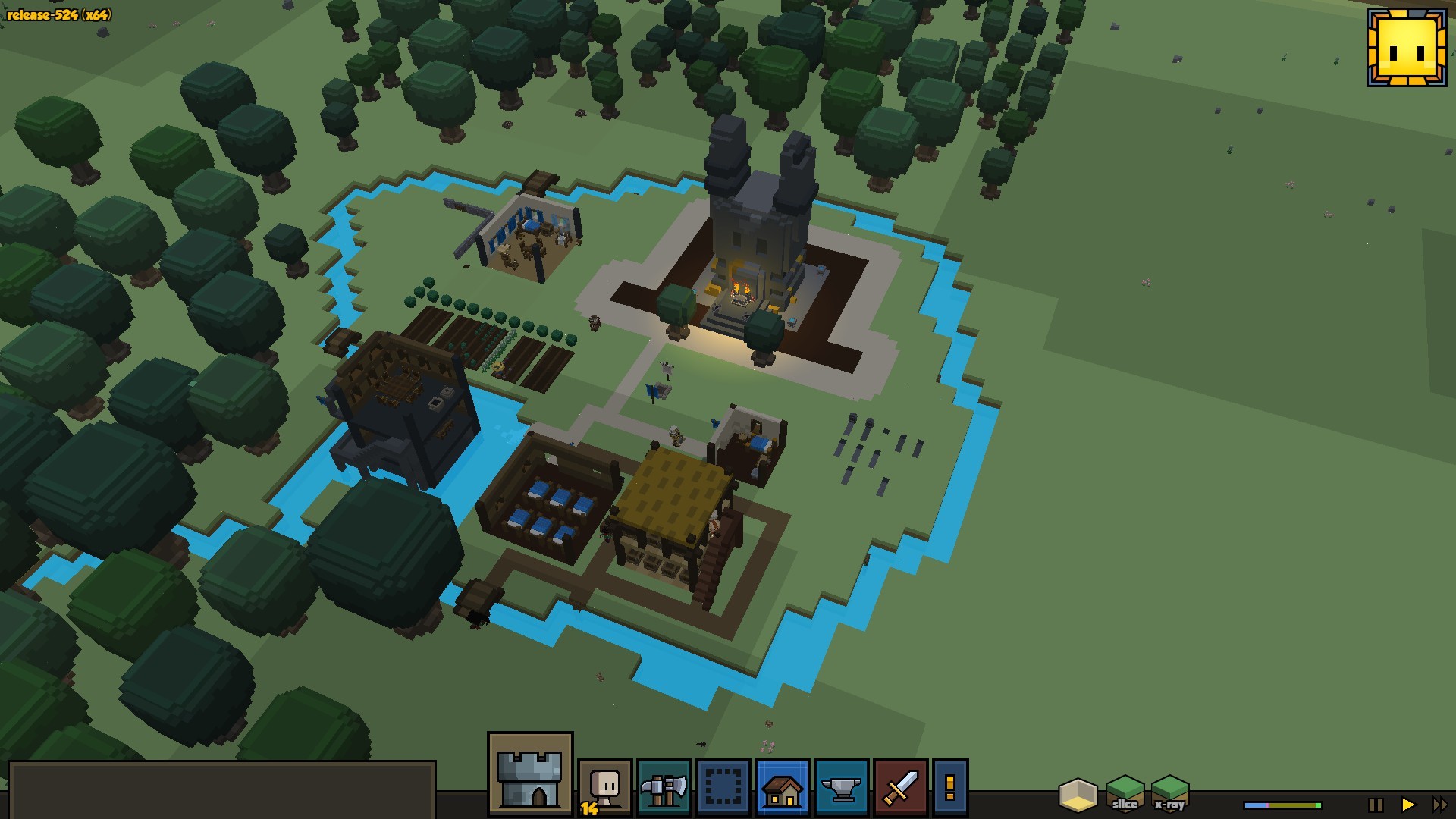Open the castle town overview button
Screen dimensions: 1456x819
[530, 773]
